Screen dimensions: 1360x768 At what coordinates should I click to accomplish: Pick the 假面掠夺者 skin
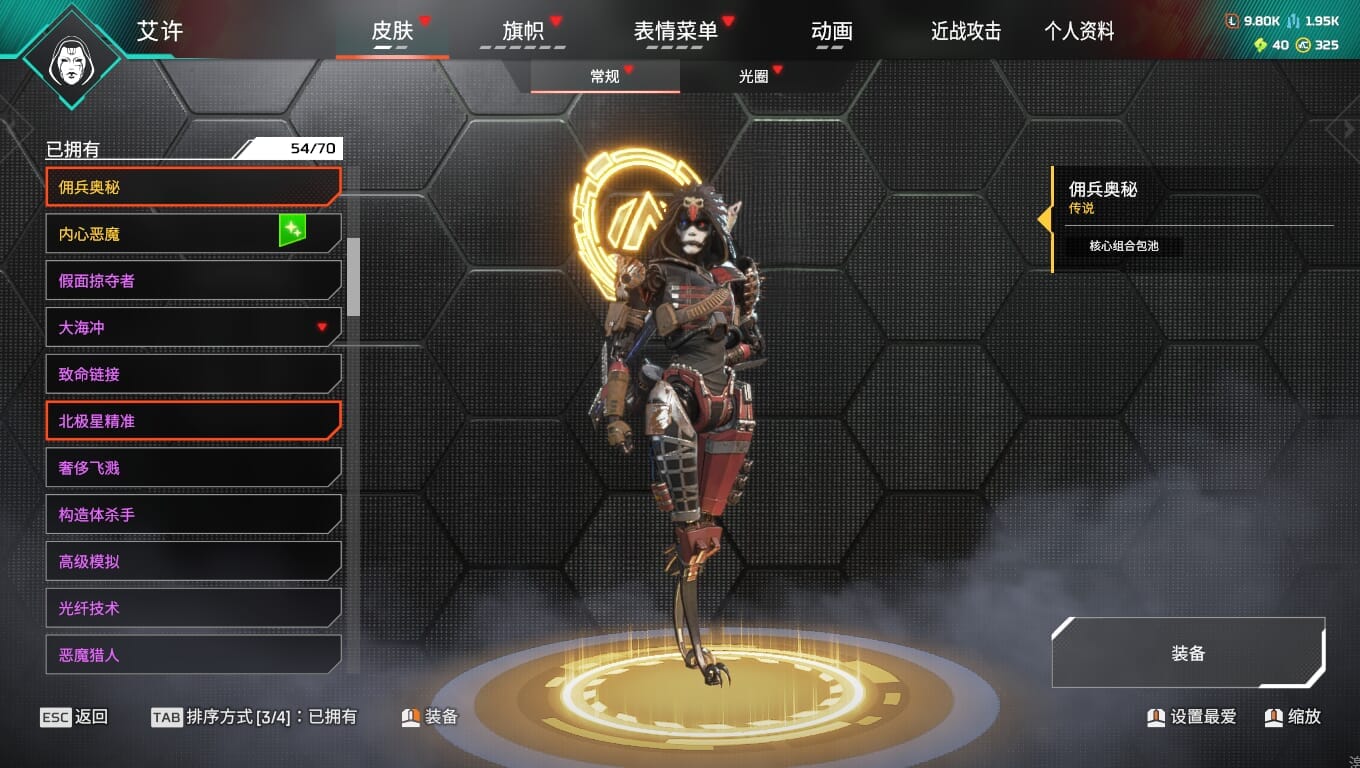point(193,281)
